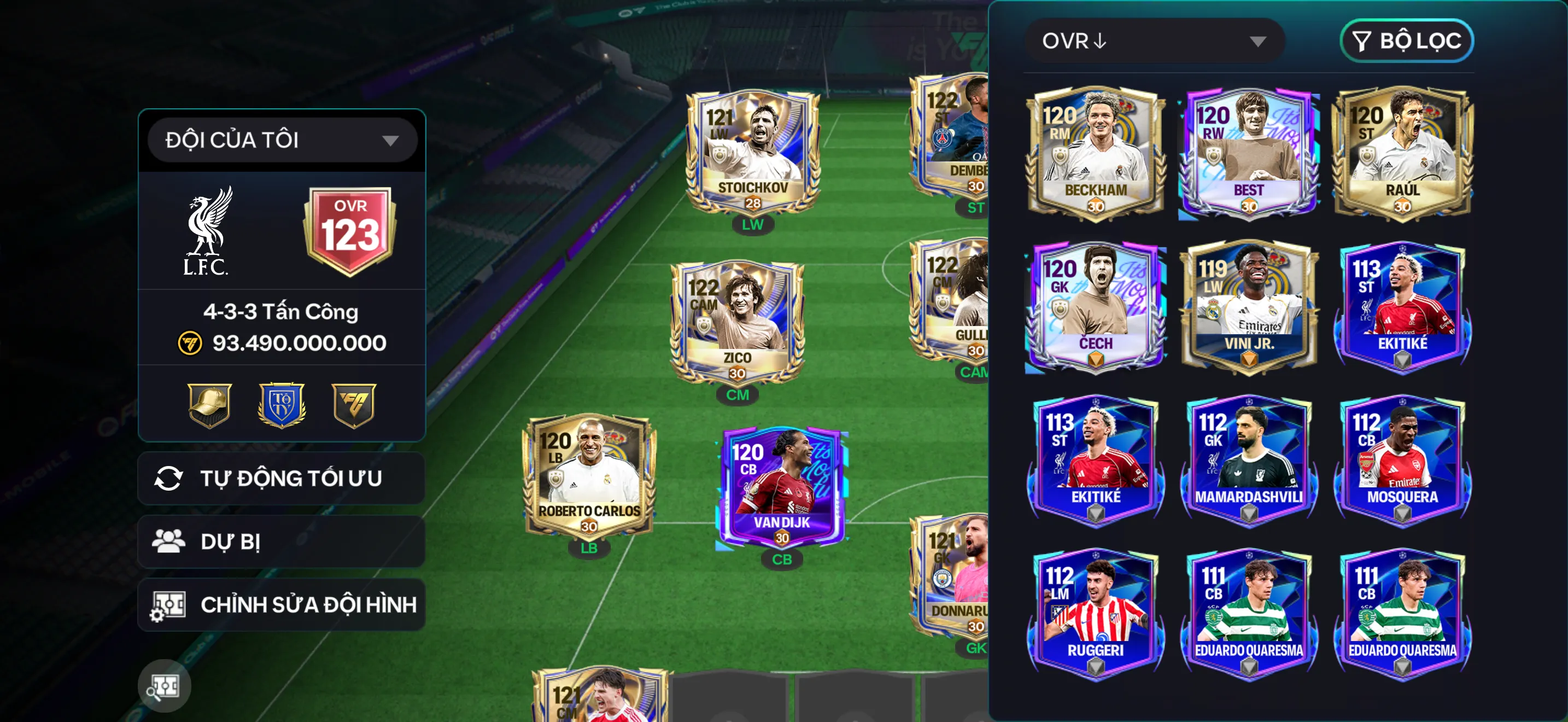Tap the TỰ ĐỘNG TỐI ƯU button
The image size is (1568, 722).
(281, 479)
